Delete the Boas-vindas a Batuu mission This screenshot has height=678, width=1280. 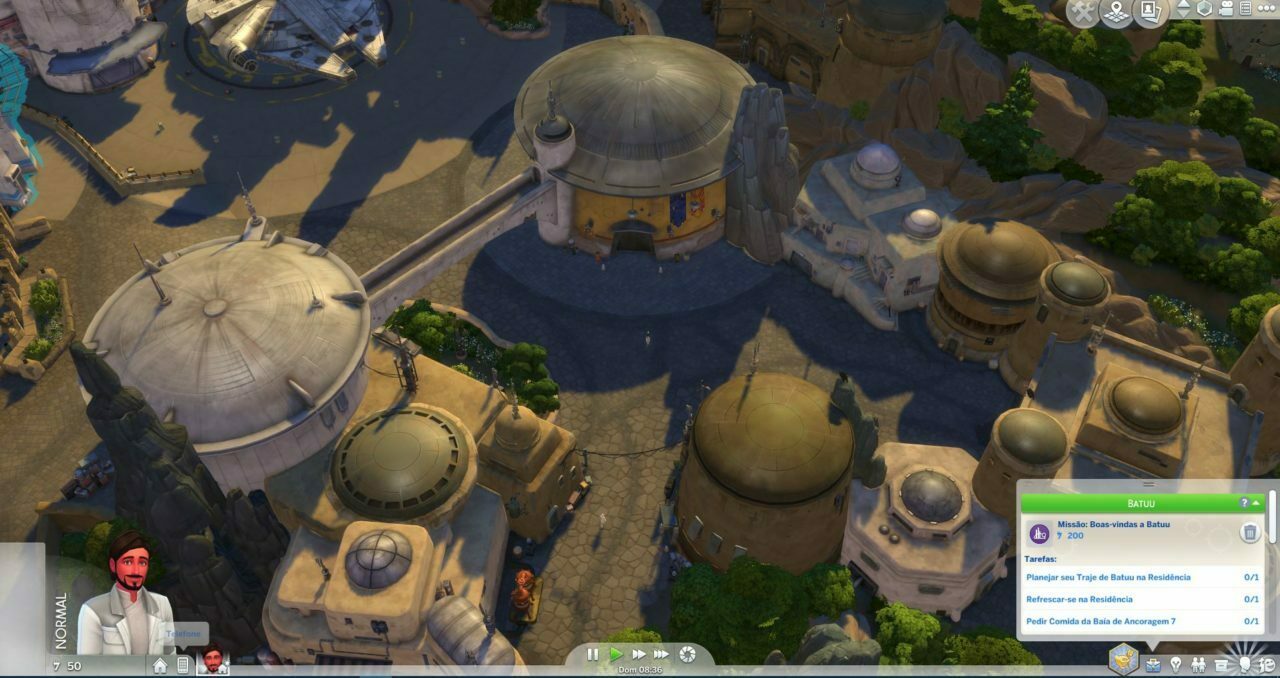click(x=1250, y=532)
